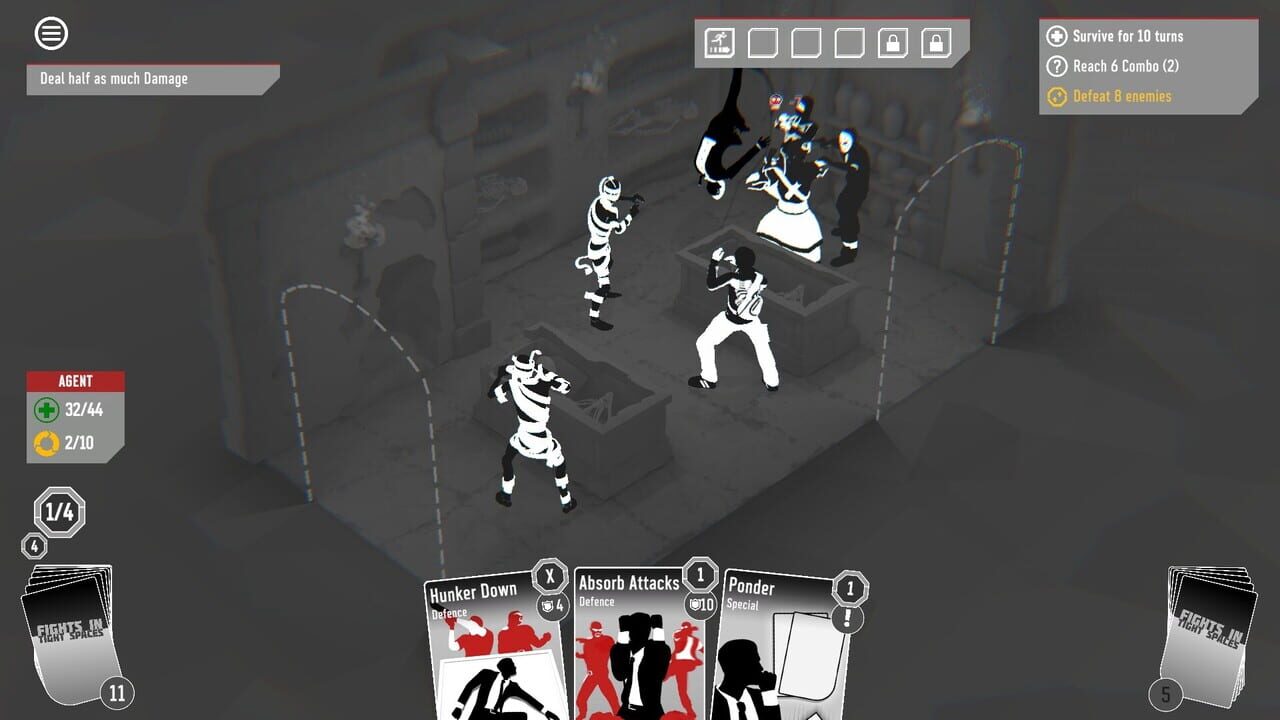Click the green health plus icon in Agent panel

point(44,410)
